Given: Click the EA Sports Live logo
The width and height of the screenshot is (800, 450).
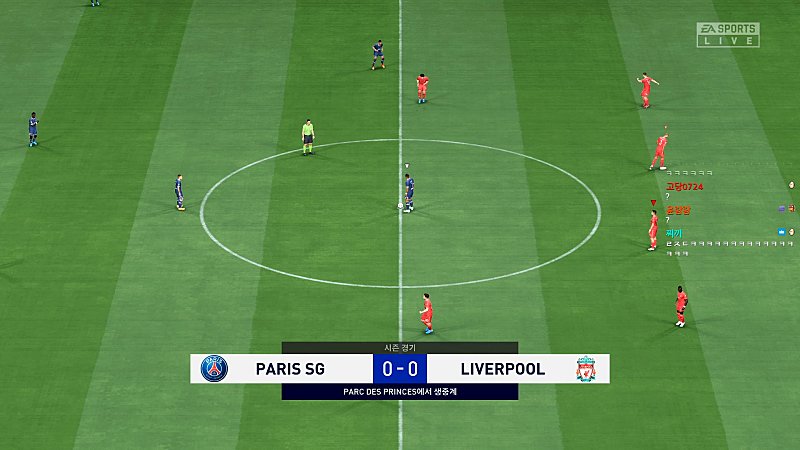Looking at the screenshot, I should click(x=727, y=34).
